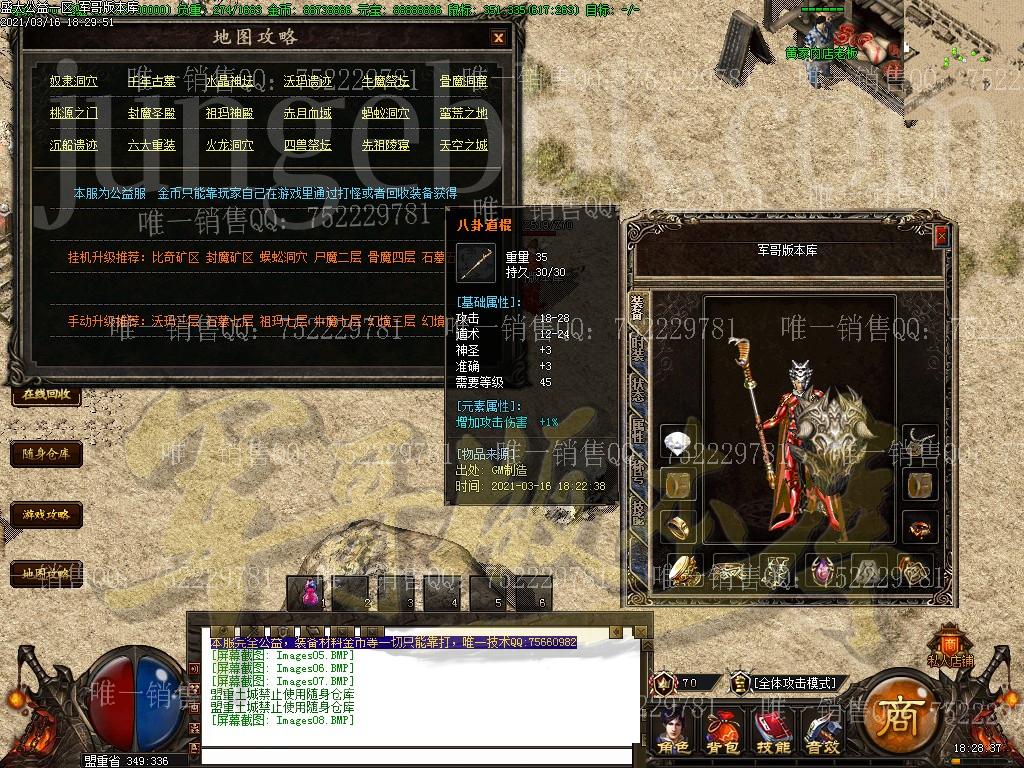
Task: Select the white diamond equipment slot
Action: click(x=679, y=442)
